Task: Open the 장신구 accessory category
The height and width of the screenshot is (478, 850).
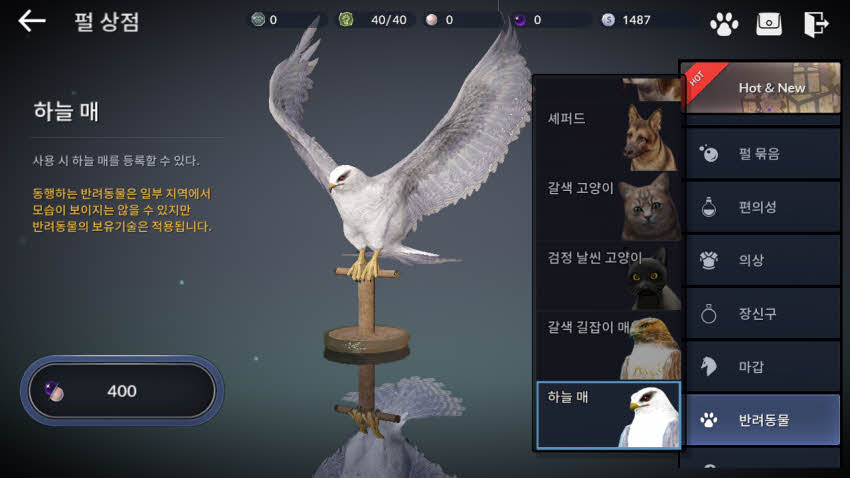Action: point(763,313)
